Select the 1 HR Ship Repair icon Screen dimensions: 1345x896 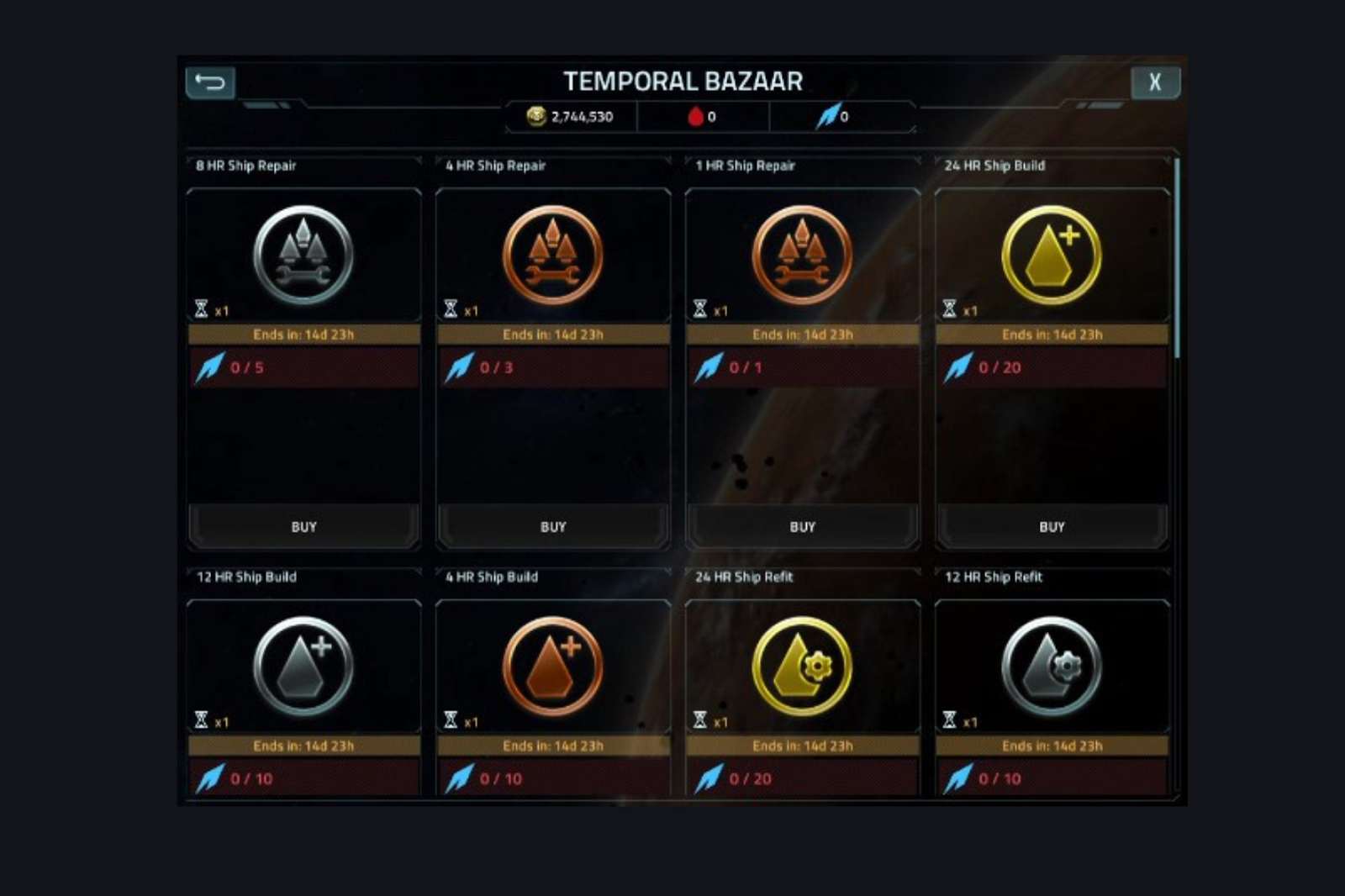tap(802, 256)
